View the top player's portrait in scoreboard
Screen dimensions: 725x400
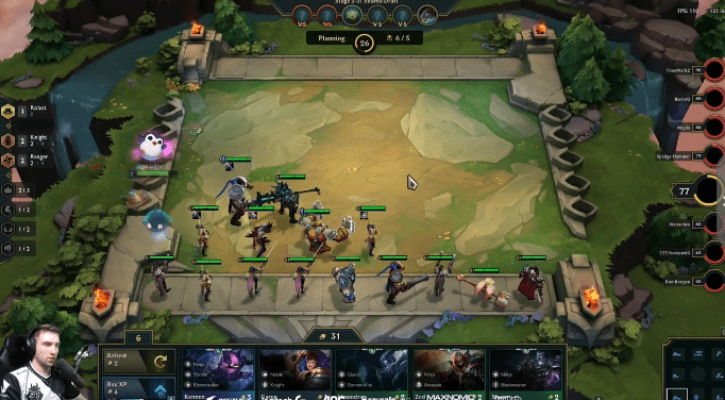tap(714, 72)
